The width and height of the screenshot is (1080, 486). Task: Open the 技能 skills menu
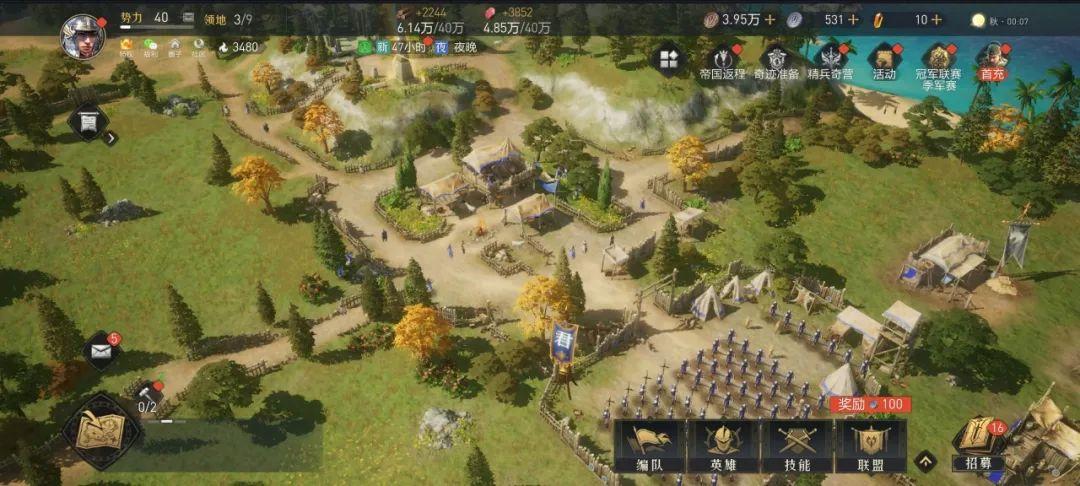point(797,445)
